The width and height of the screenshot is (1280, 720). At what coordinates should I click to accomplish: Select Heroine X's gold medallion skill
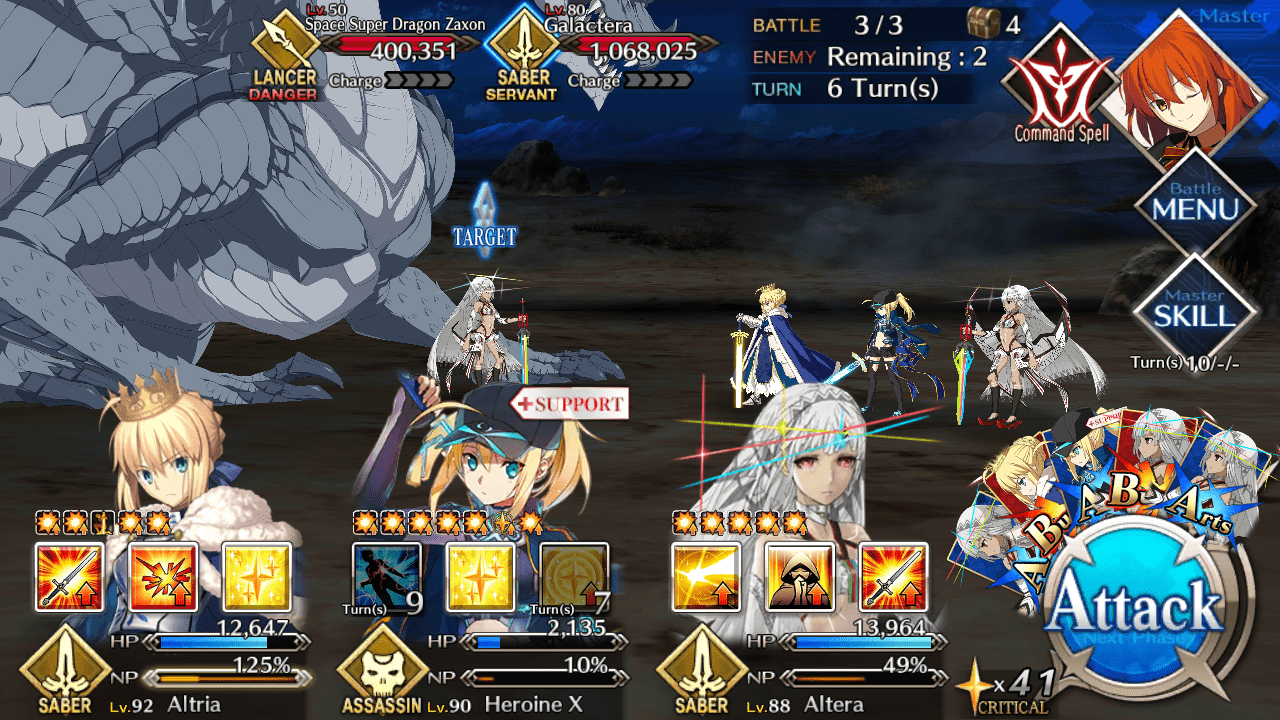[x=574, y=577]
